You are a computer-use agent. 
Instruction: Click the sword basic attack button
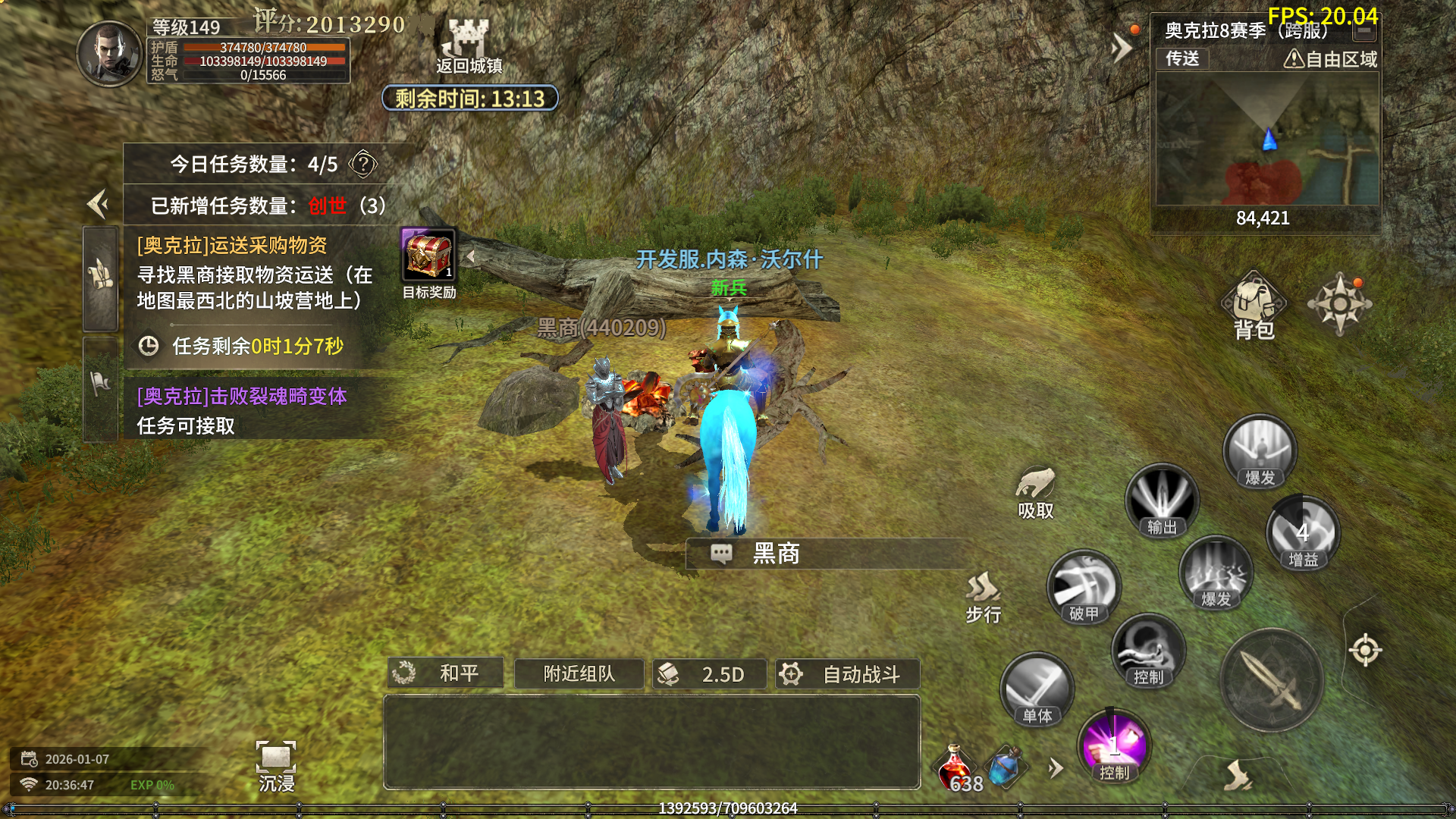tap(1272, 680)
